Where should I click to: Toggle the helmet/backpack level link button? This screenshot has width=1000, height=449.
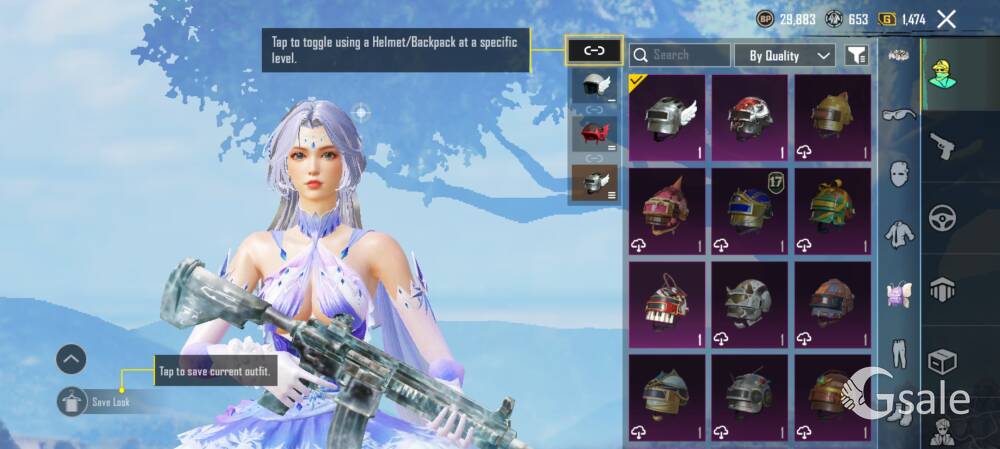tap(594, 50)
